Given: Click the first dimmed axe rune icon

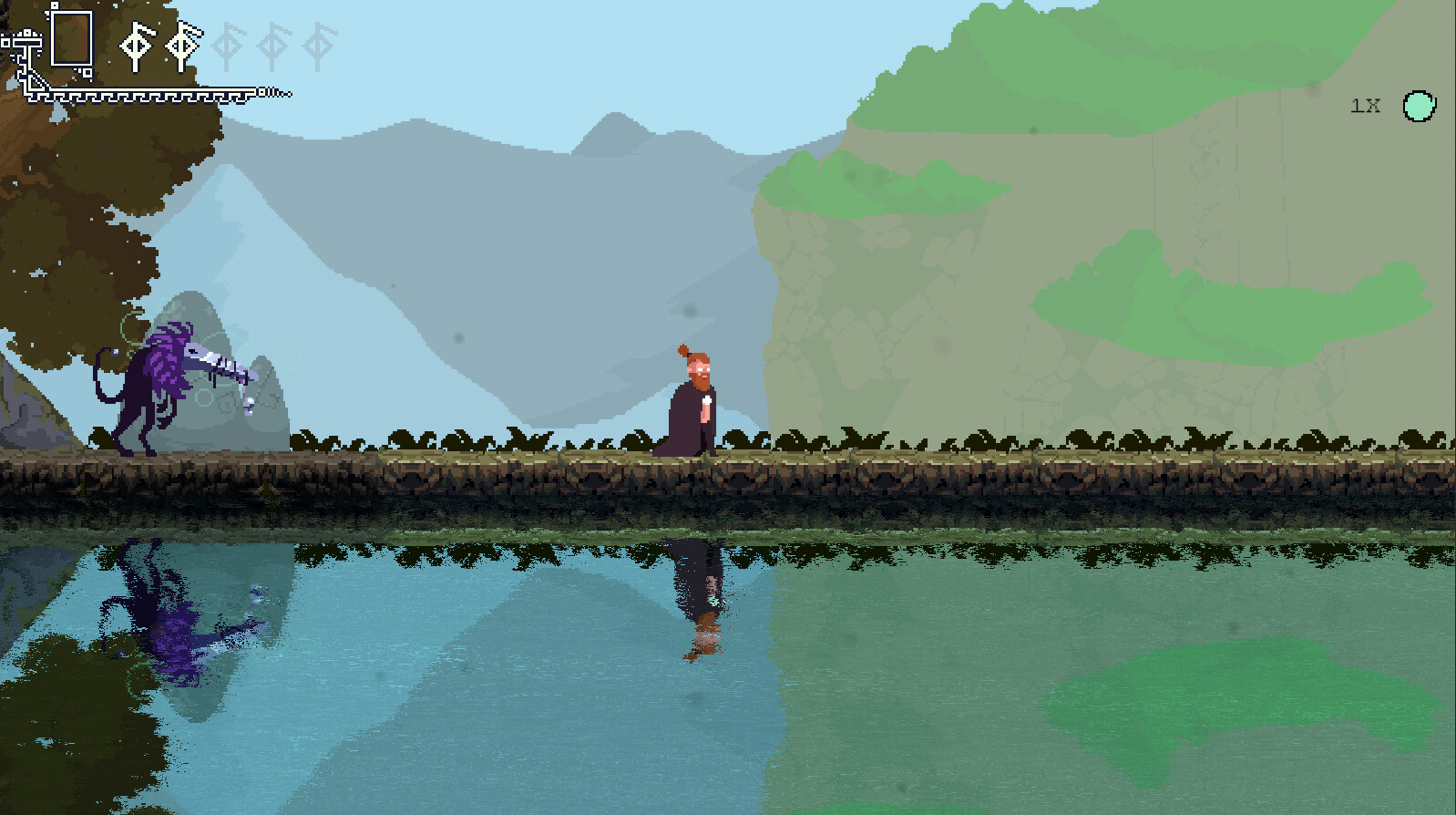Looking at the screenshot, I should point(227,44).
